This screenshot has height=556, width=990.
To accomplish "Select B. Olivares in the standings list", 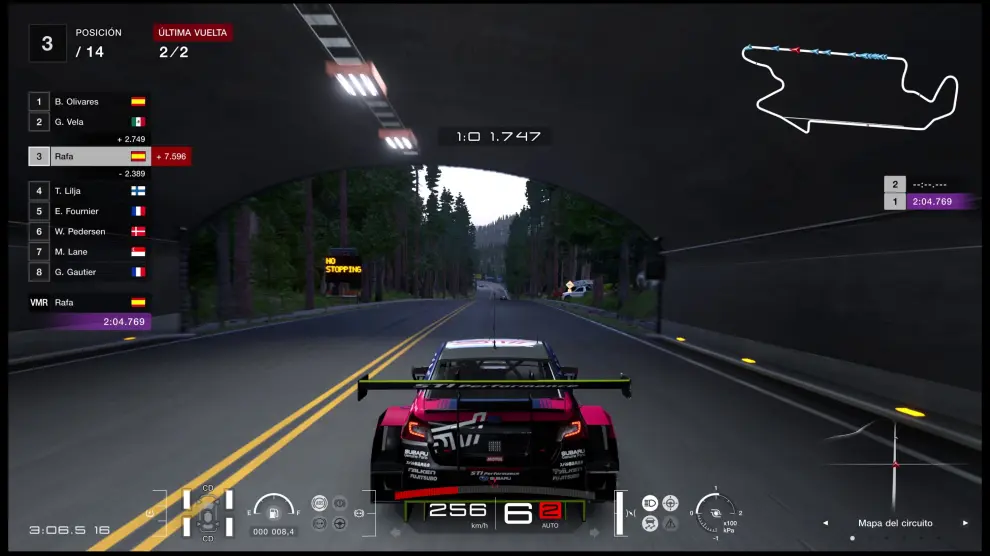I will click(90, 102).
